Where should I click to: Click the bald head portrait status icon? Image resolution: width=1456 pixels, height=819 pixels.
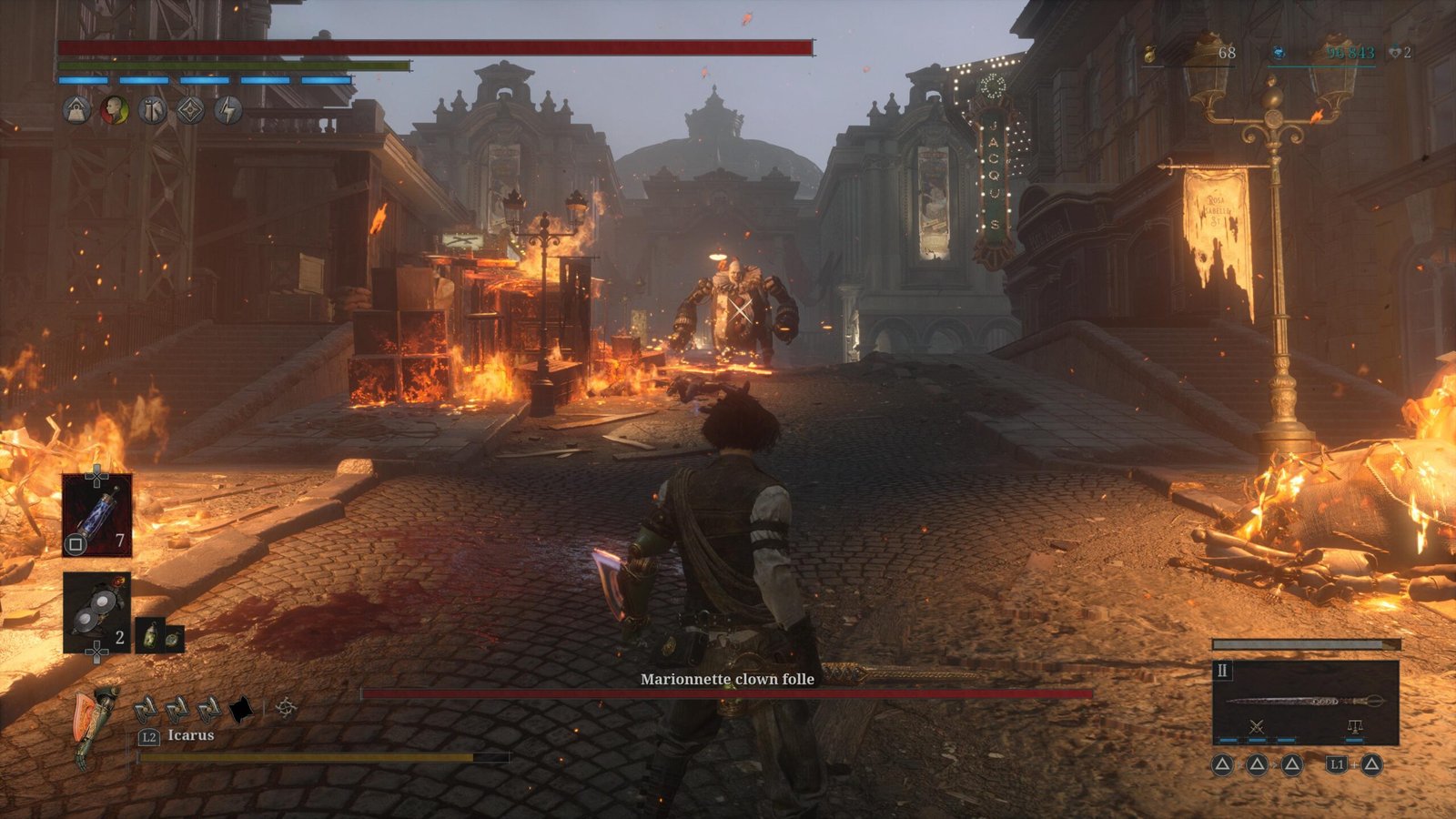[115, 111]
